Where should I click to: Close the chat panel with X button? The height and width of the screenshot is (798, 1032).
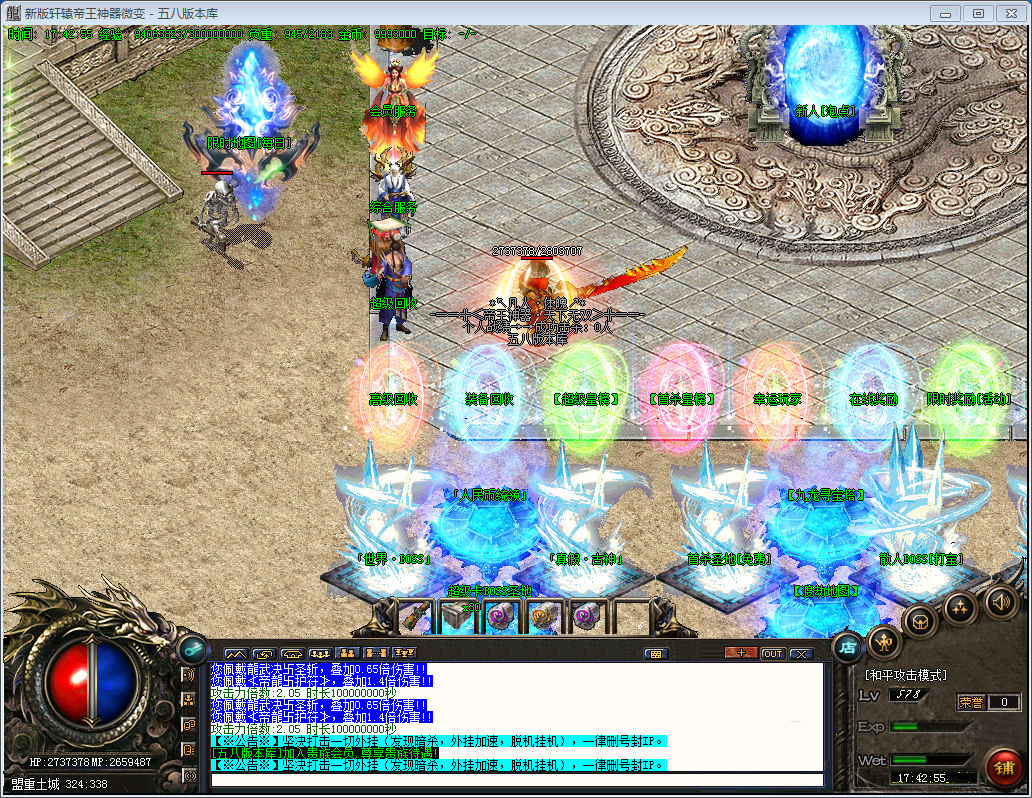[x=801, y=654]
